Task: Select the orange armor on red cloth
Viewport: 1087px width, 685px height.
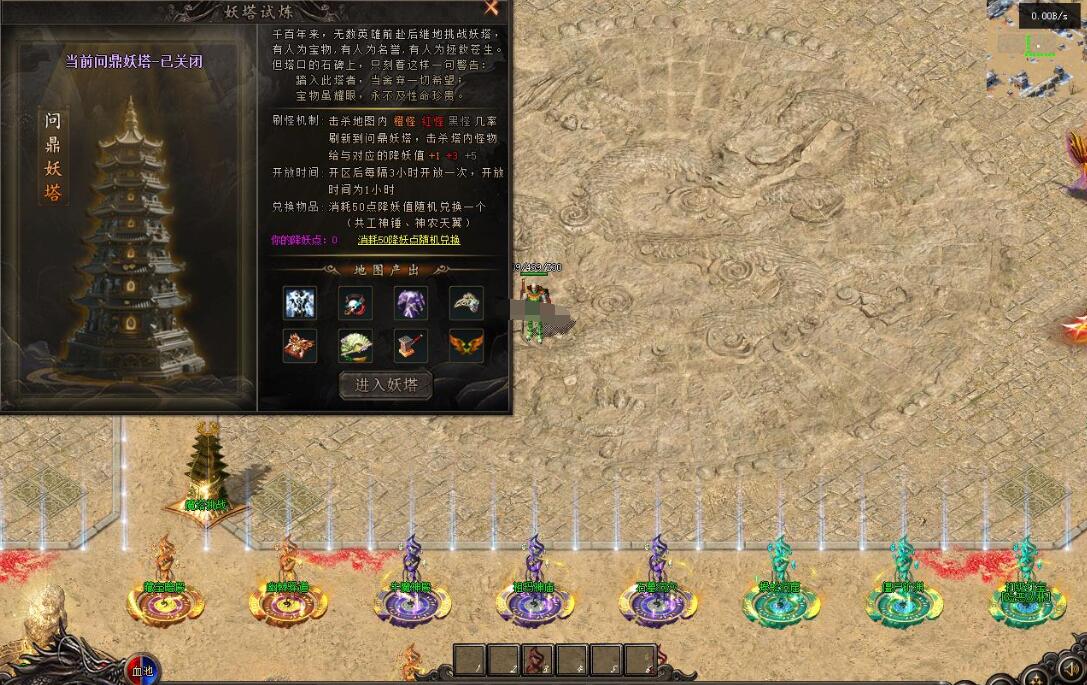Action: 300,345
